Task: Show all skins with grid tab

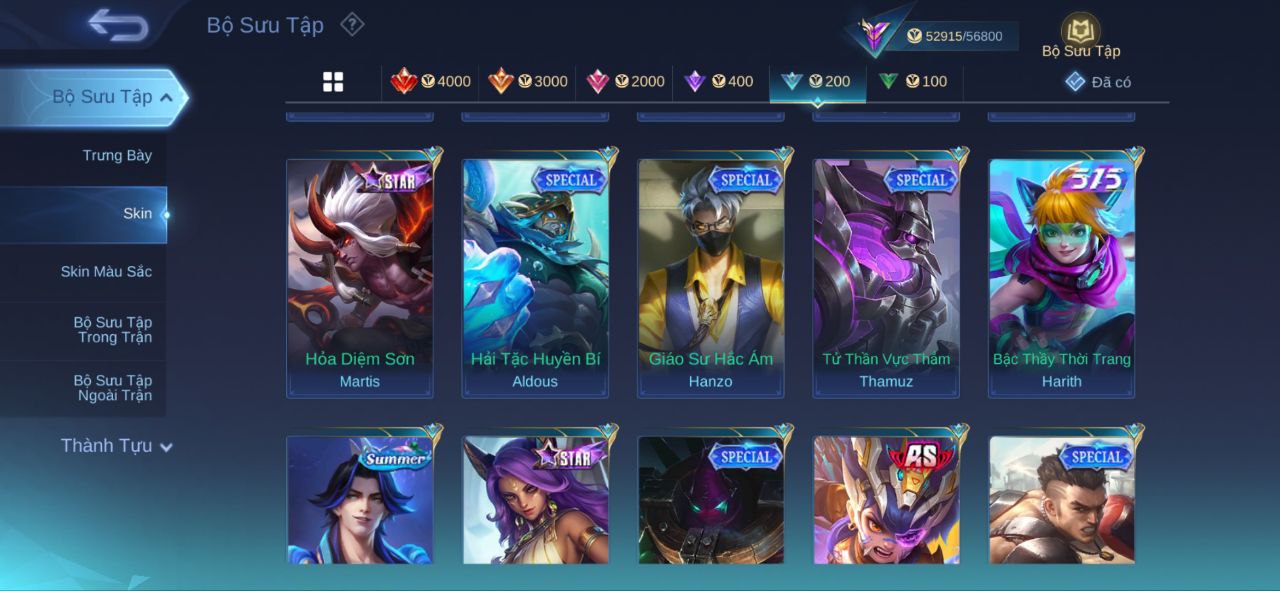Action: (333, 82)
